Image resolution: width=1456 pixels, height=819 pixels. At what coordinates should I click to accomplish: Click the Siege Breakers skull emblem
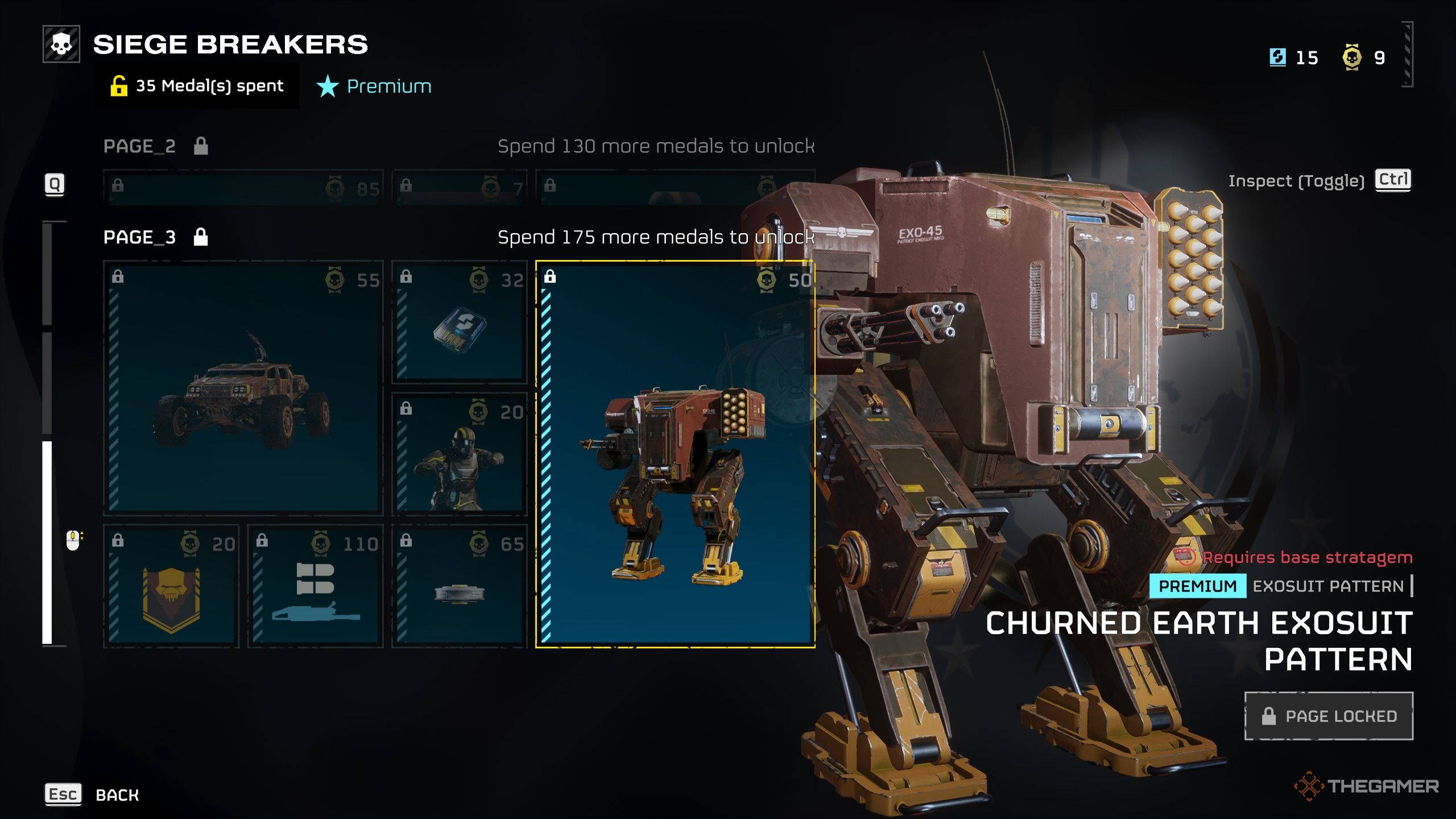(x=61, y=44)
